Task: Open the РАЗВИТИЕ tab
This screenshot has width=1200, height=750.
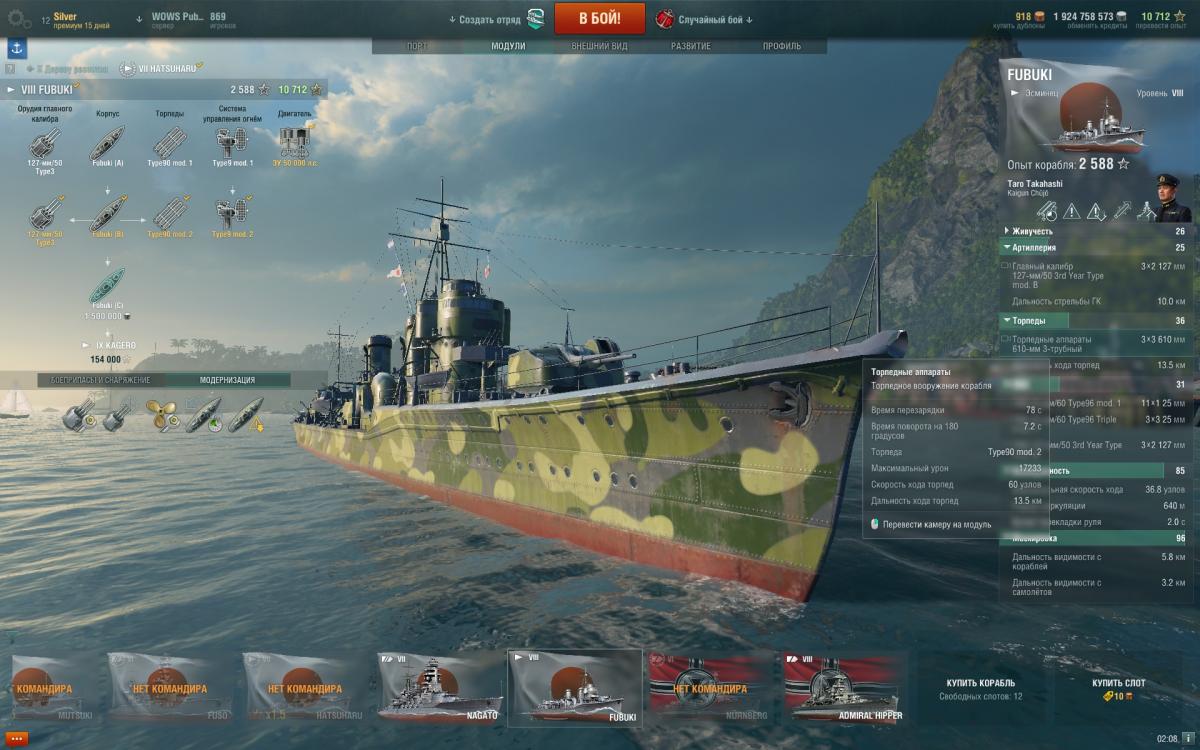Action: pyautogui.click(x=691, y=46)
